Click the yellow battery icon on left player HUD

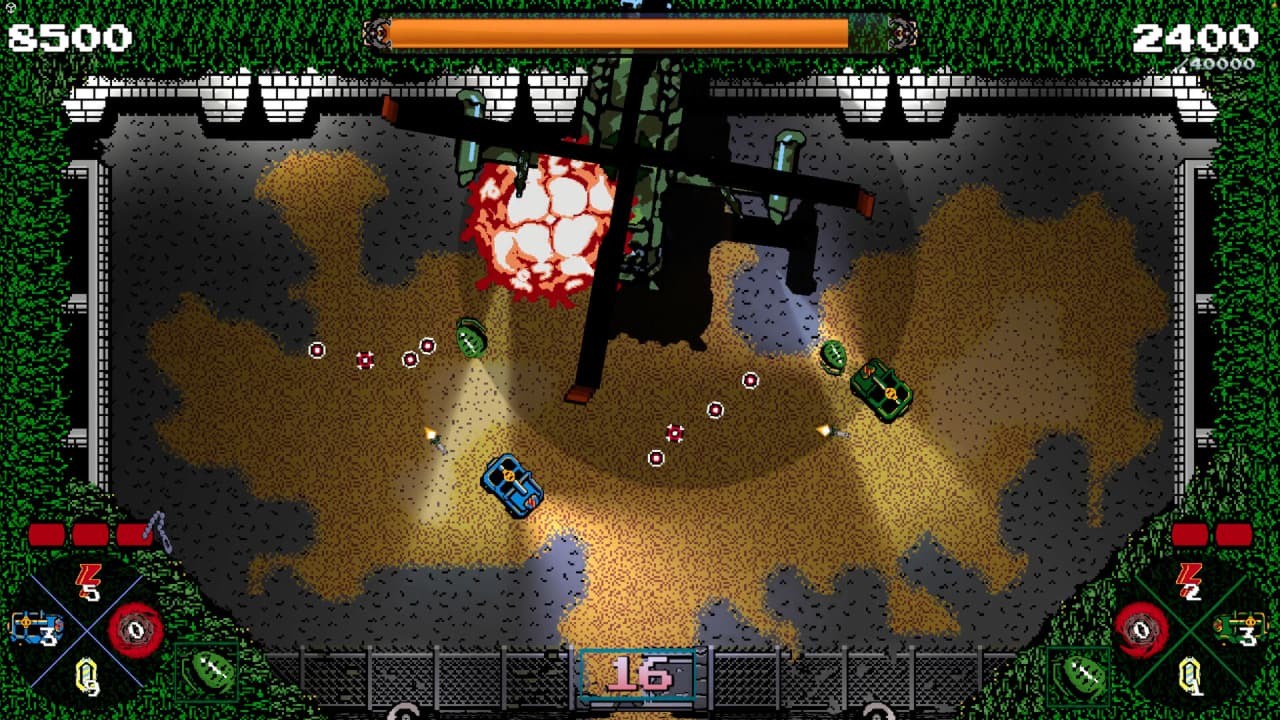click(87, 673)
